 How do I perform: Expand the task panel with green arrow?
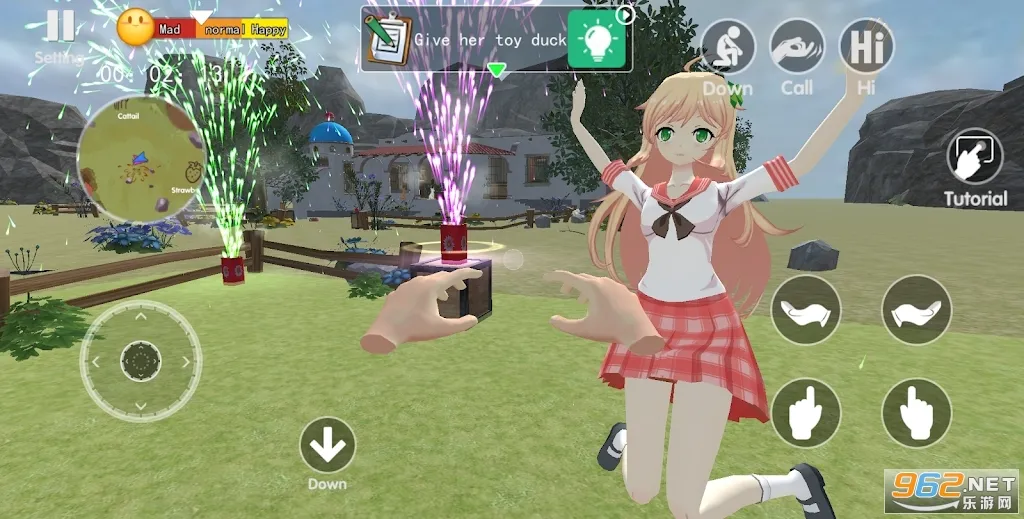(496, 70)
